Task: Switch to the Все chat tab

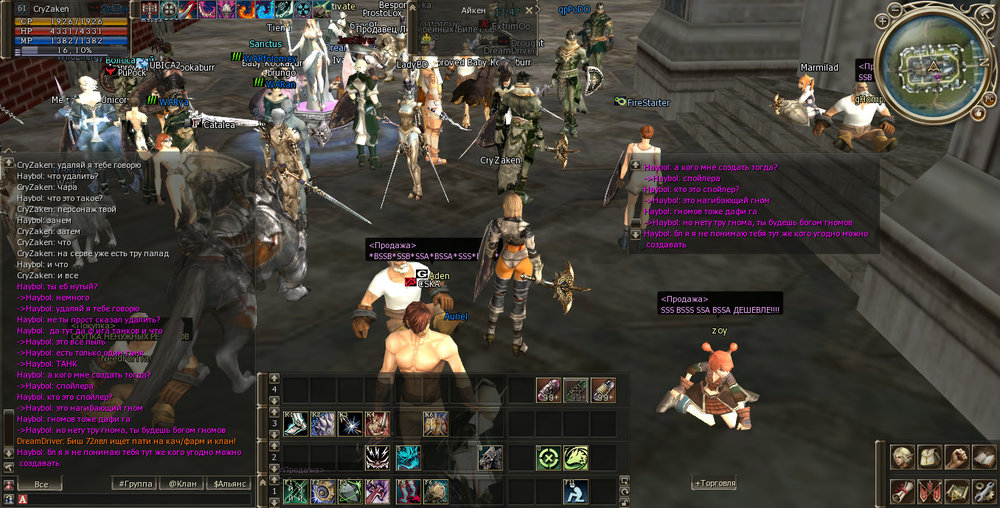Action: pos(41,484)
